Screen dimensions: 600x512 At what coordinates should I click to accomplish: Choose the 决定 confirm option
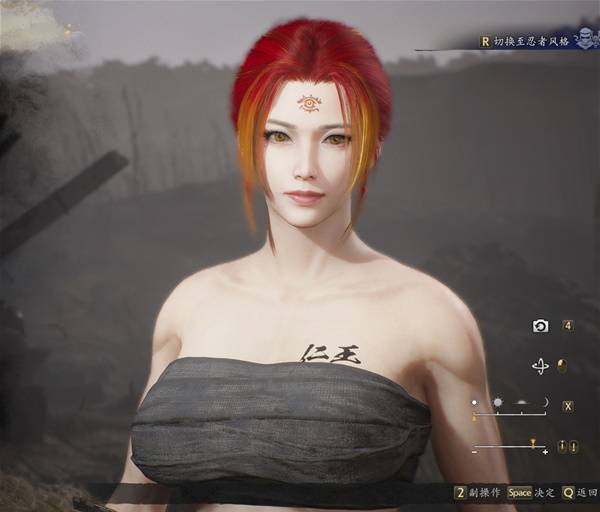point(532,493)
